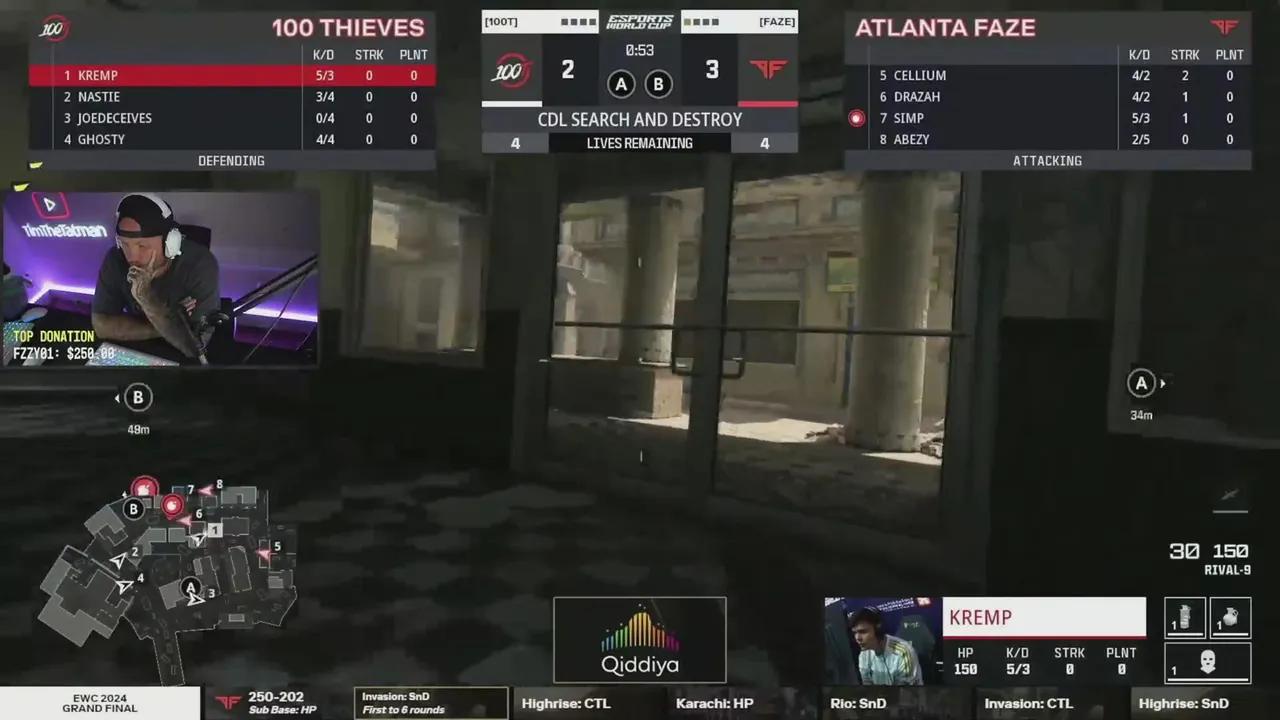The height and width of the screenshot is (720, 1280).
Task: Click the 100 Thieves team logo
Action: click(52, 29)
